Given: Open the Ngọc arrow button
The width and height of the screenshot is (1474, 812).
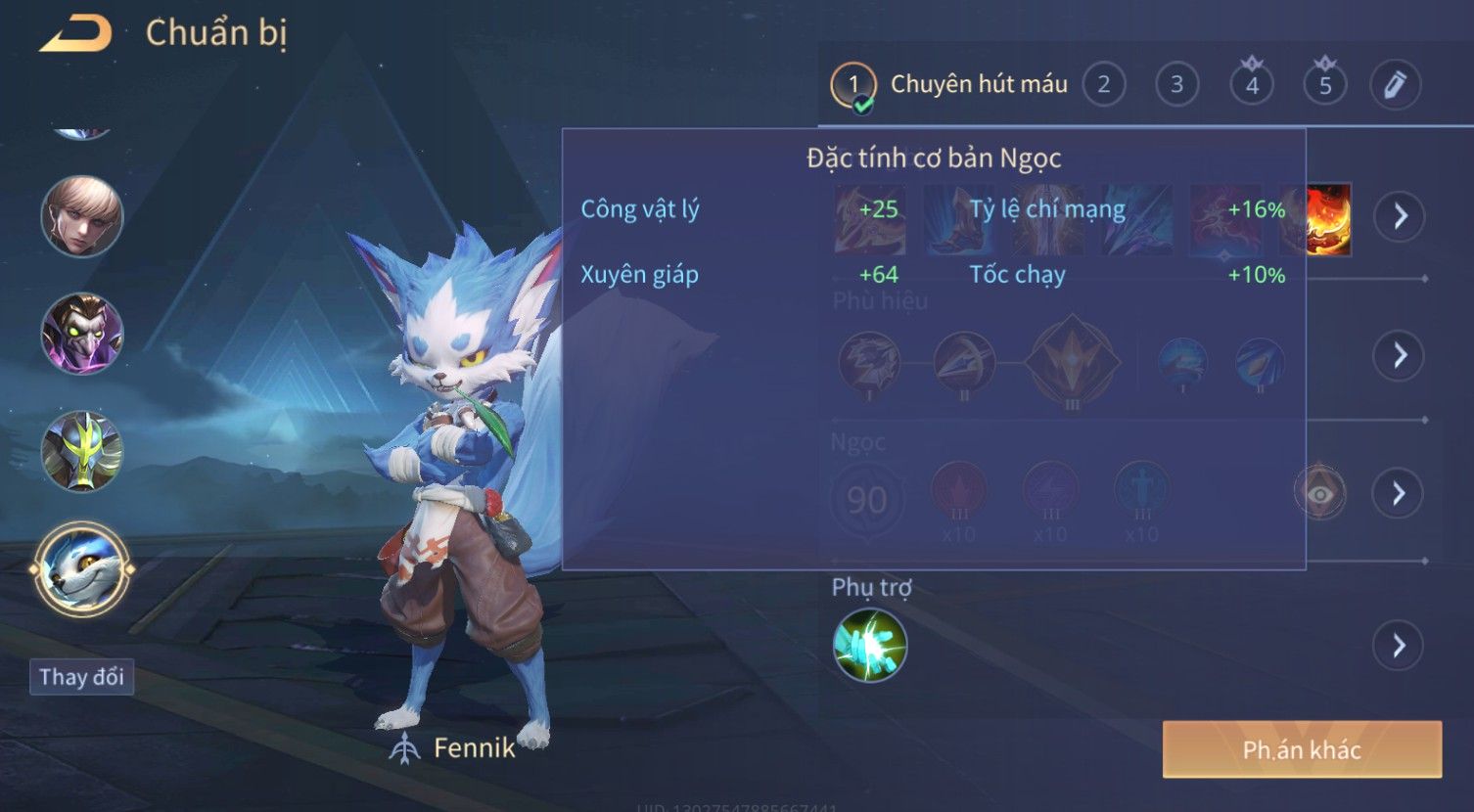Looking at the screenshot, I should [1398, 493].
